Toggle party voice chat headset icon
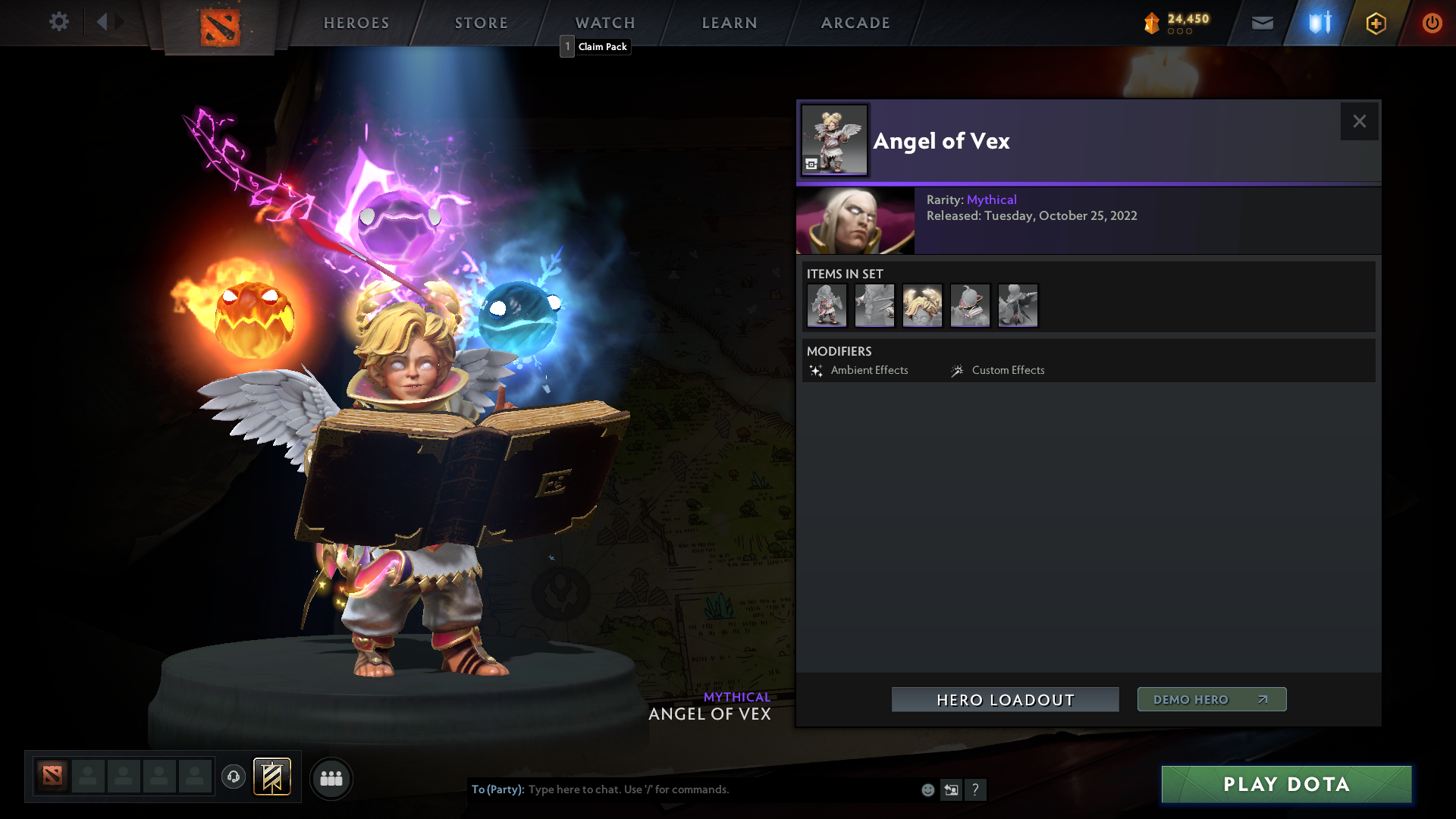Screen dimensions: 1456x819 (x=233, y=778)
